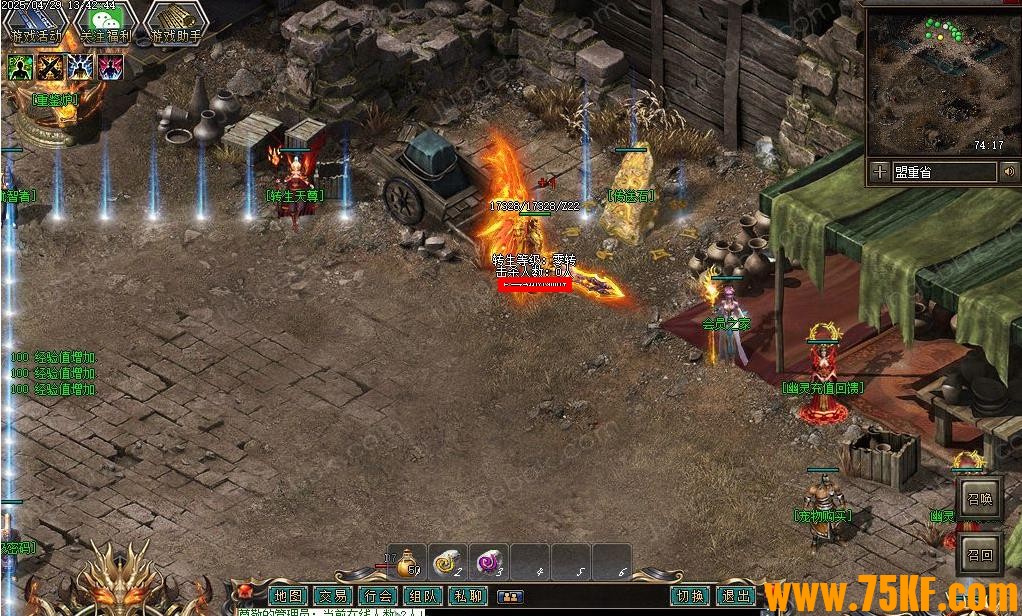This screenshot has height=616, width=1022.
Task: Open the 游戏助手 game assistant
Action: pyautogui.click(x=175, y=23)
